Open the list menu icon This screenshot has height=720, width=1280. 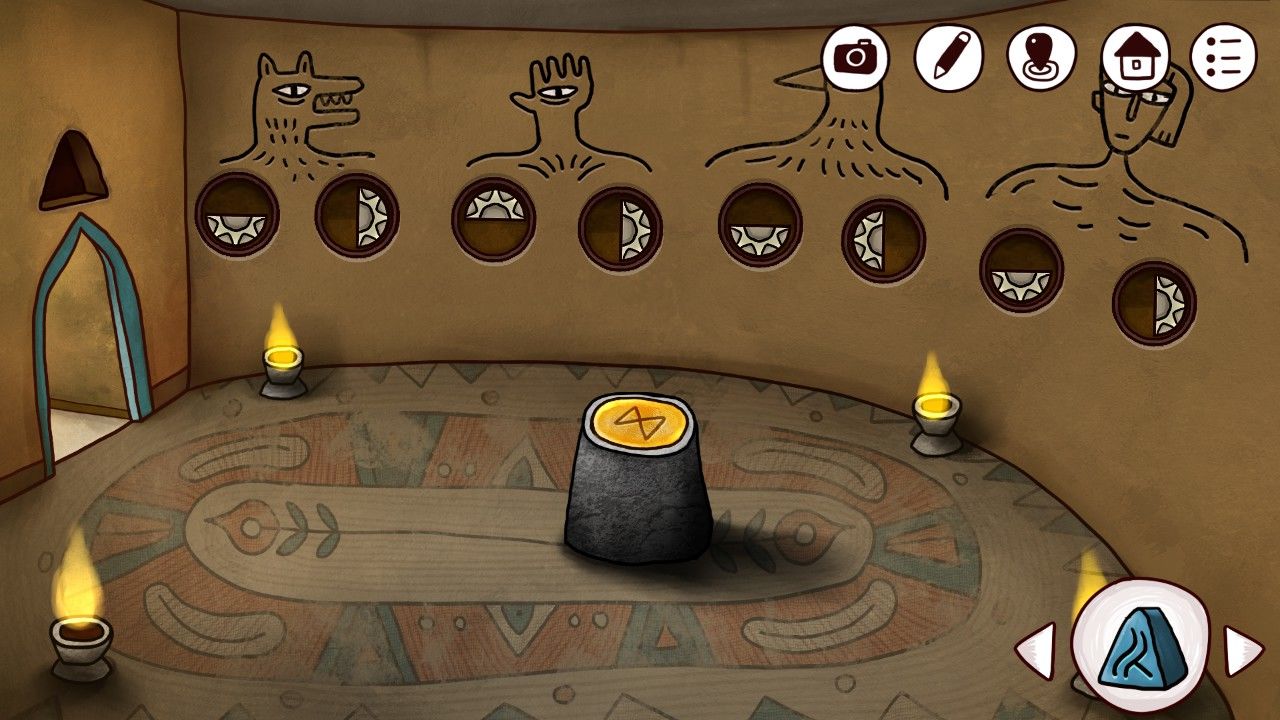(1222, 57)
